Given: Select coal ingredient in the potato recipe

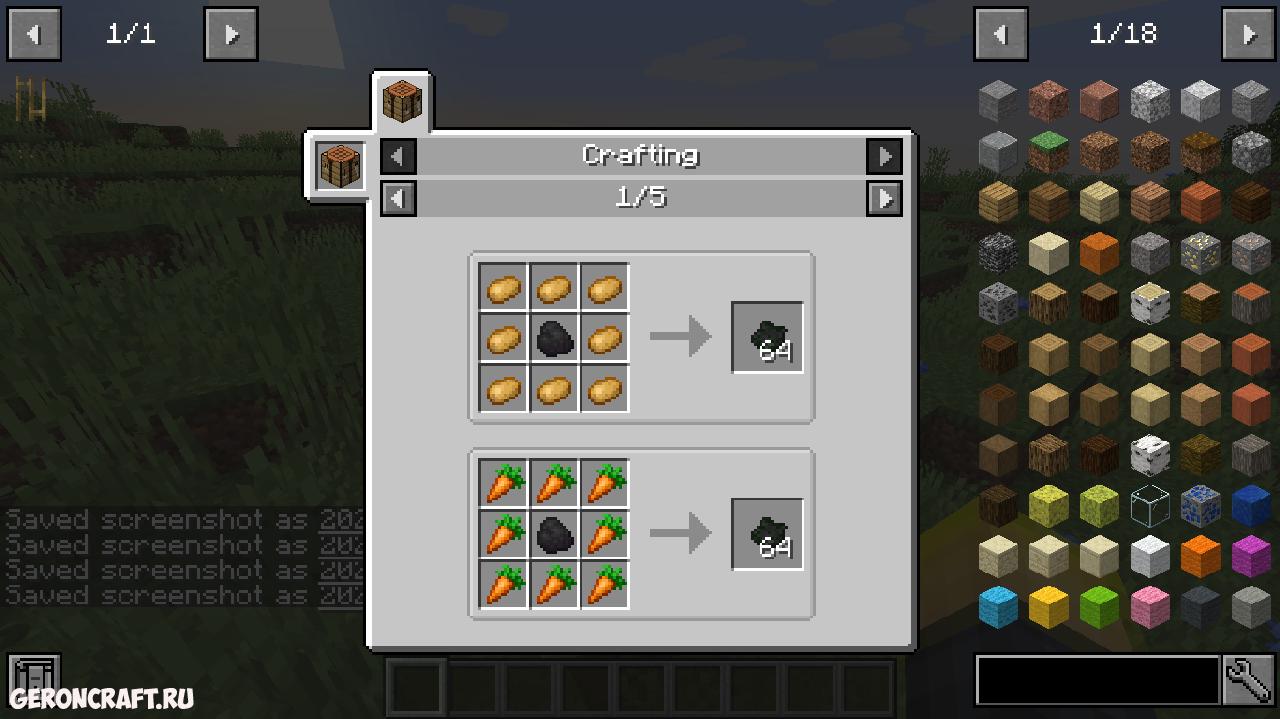Looking at the screenshot, I should [554, 339].
